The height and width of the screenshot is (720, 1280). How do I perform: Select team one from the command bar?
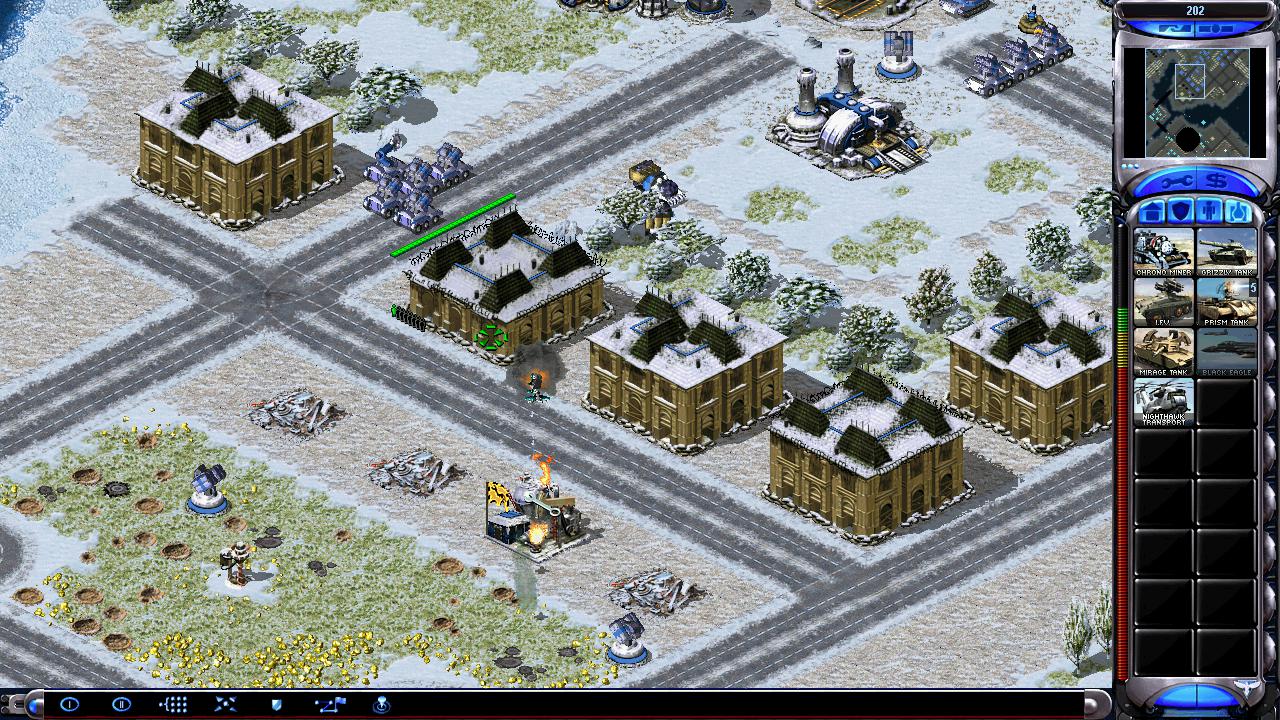coord(69,704)
